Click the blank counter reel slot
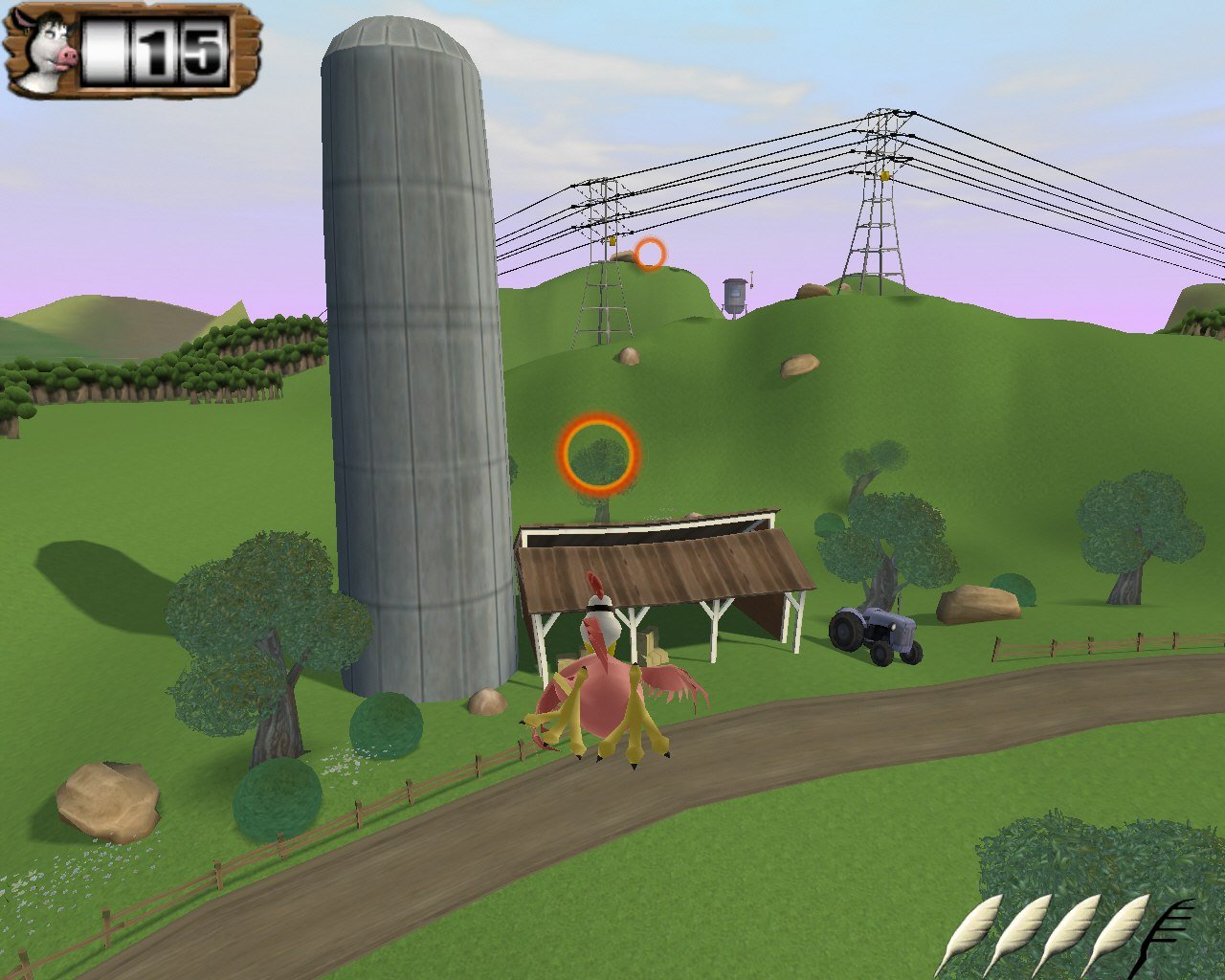The height and width of the screenshot is (980, 1225). click(105, 55)
